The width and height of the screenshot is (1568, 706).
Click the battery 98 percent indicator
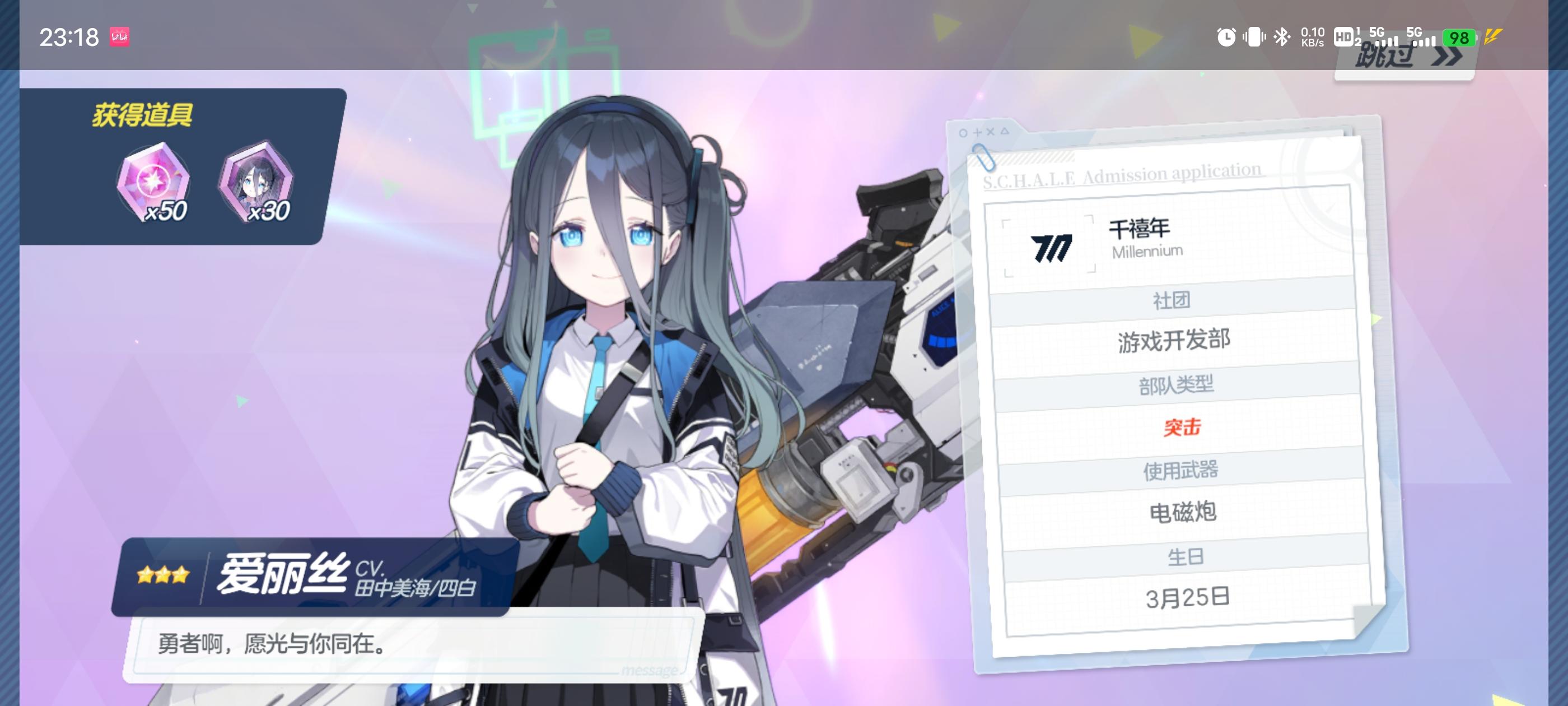(1457, 38)
